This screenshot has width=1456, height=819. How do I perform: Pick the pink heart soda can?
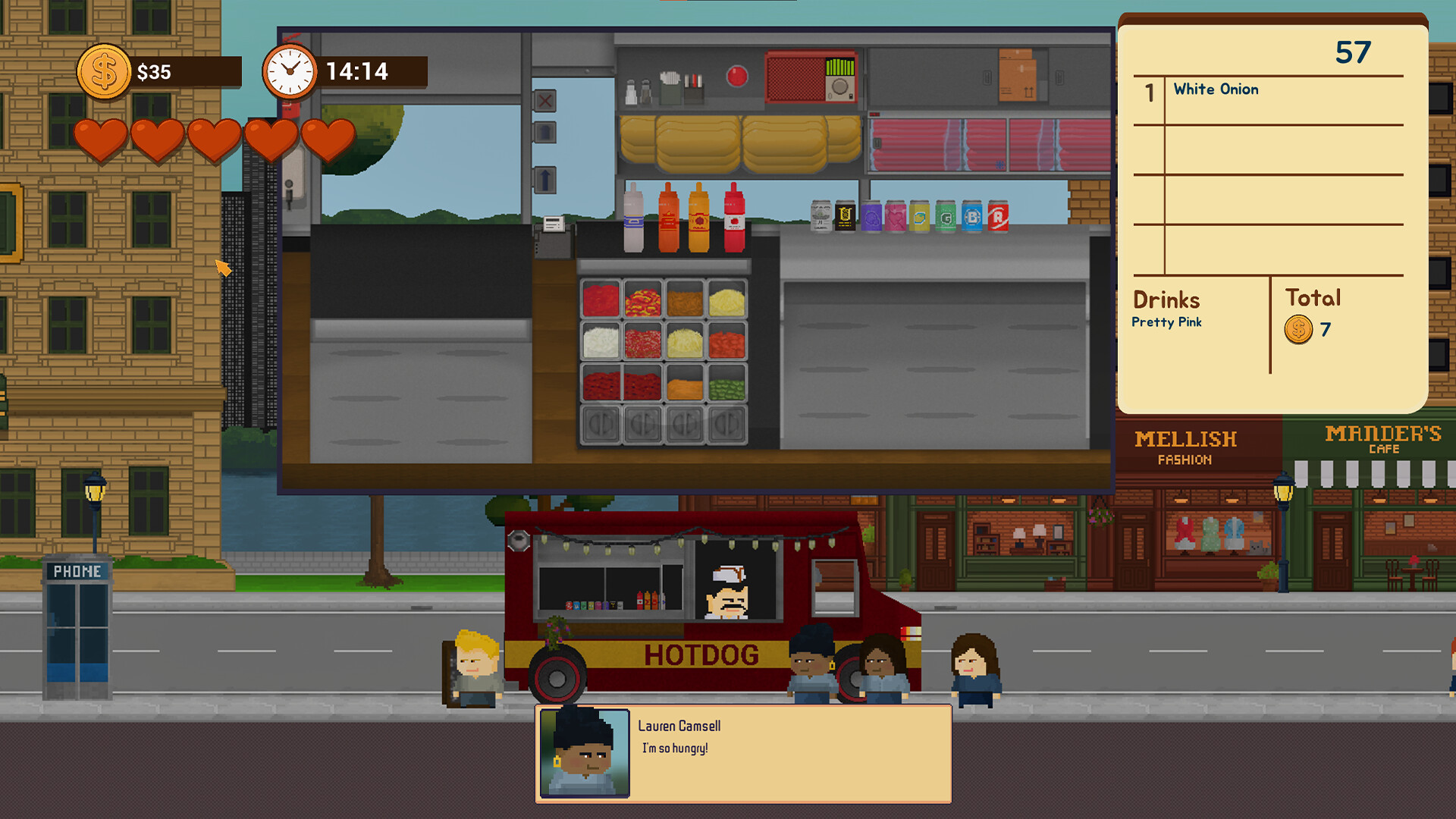(897, 218)
